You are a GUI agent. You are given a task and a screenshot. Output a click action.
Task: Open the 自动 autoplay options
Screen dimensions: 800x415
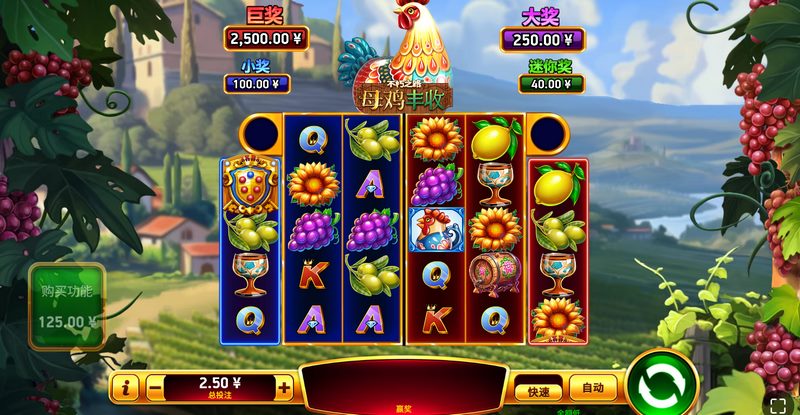pyautogui.click(x=591, y=388)
